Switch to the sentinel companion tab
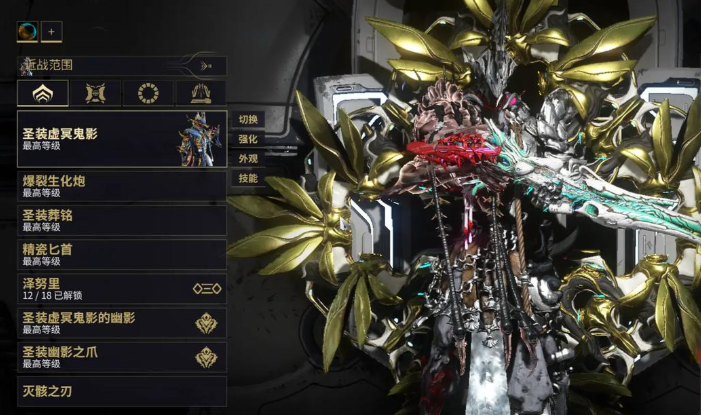Viewport: 701px width, 415px height. 96,94
